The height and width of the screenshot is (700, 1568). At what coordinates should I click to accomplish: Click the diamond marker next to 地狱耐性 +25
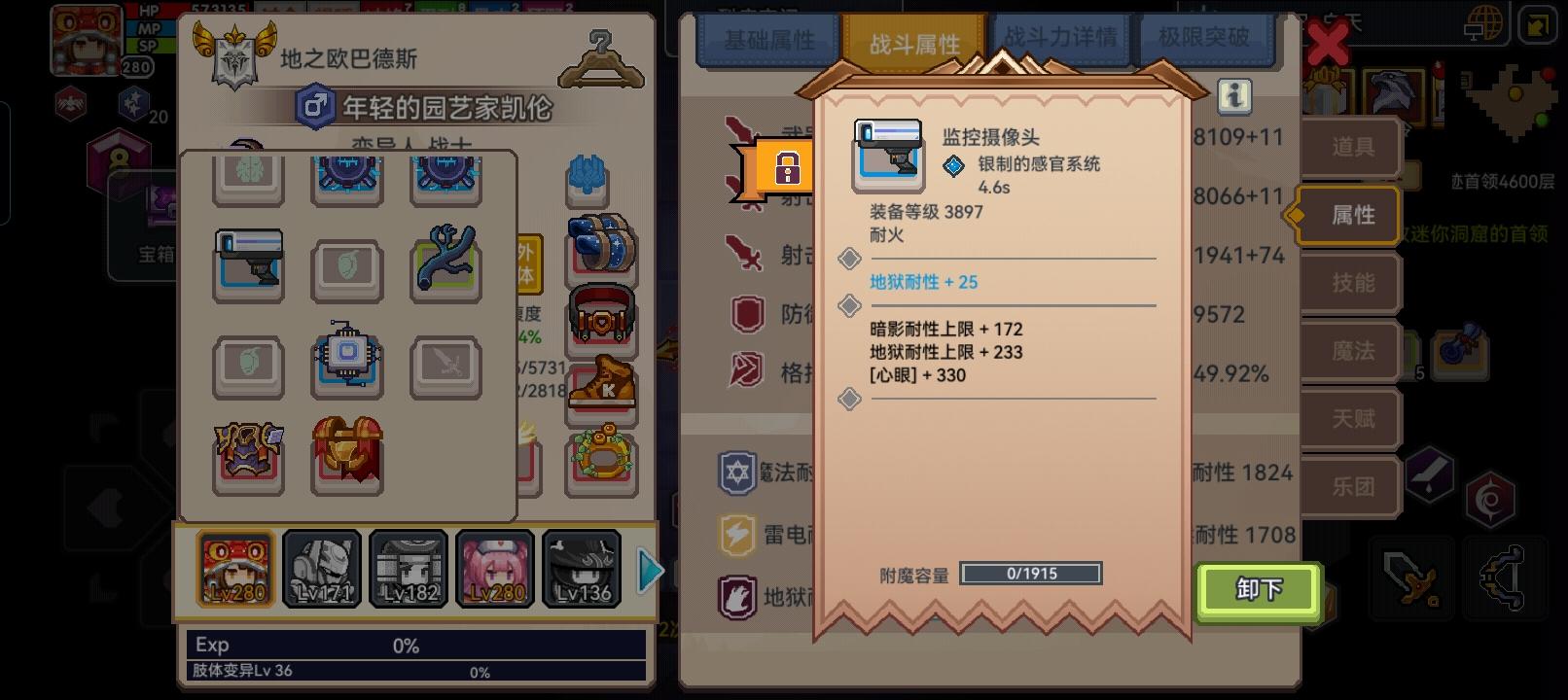(x=850, y=259)
